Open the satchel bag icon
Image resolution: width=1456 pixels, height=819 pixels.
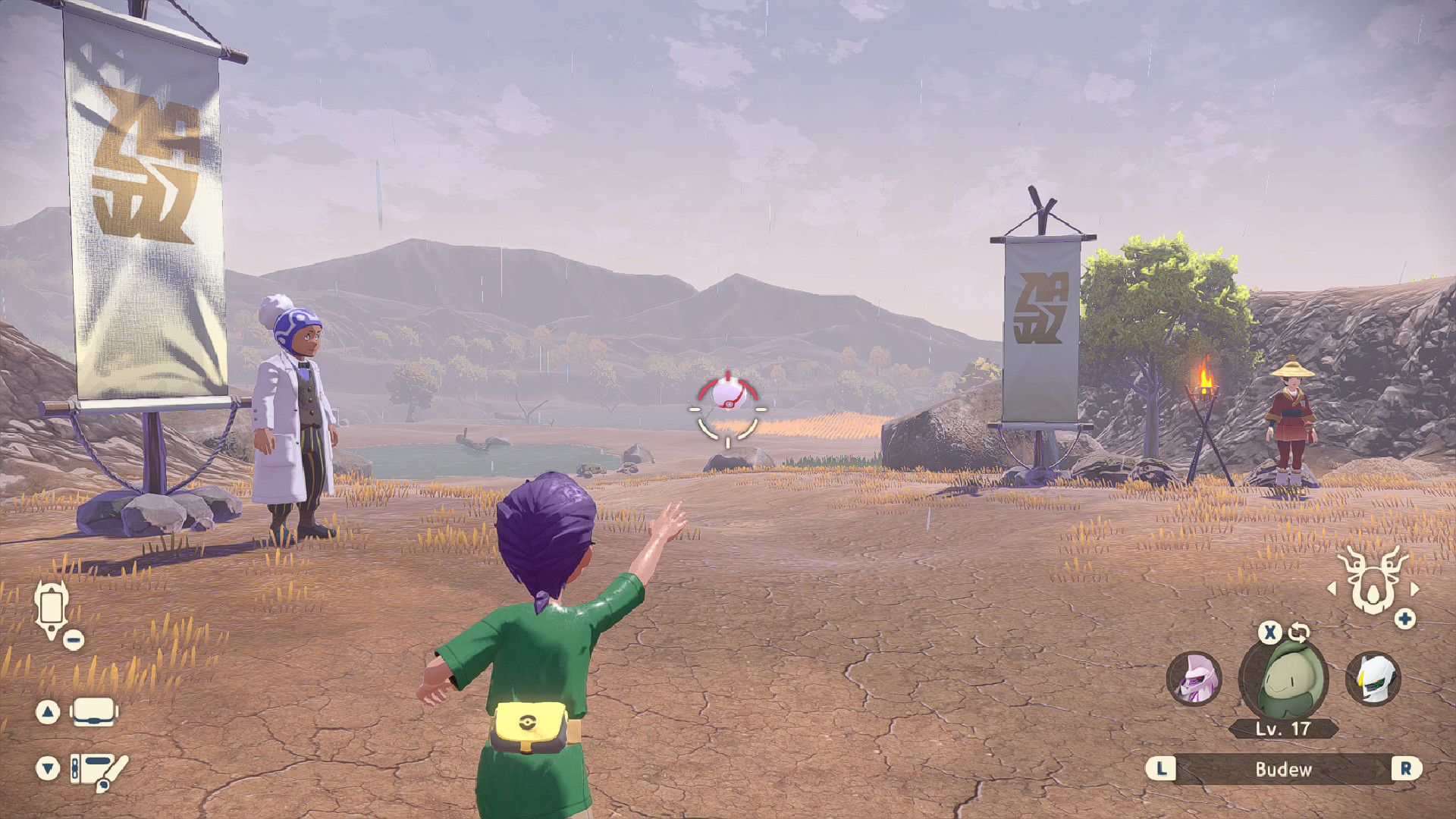click(94, 711)
